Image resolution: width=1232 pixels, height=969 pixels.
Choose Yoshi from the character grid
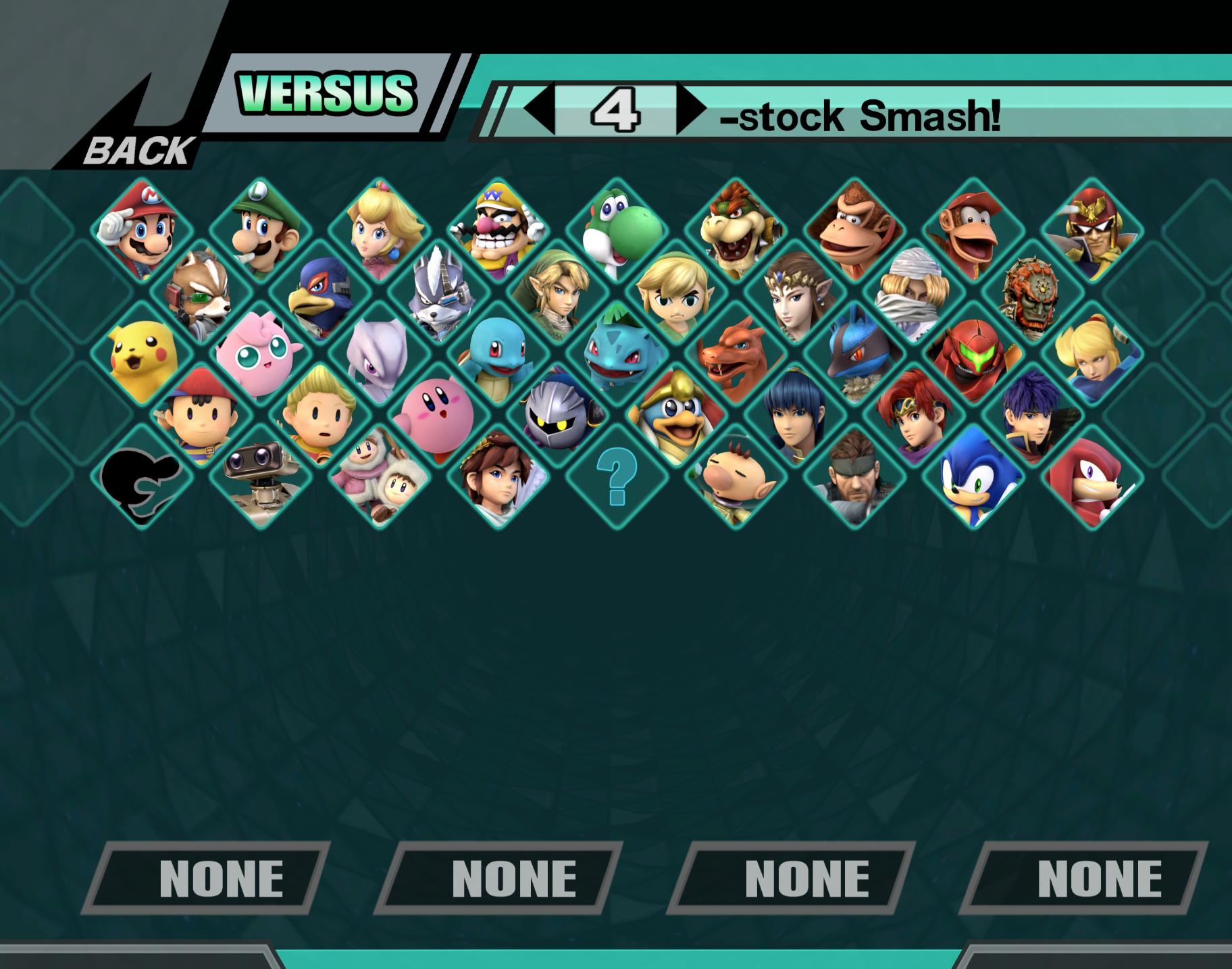point(617,229)
